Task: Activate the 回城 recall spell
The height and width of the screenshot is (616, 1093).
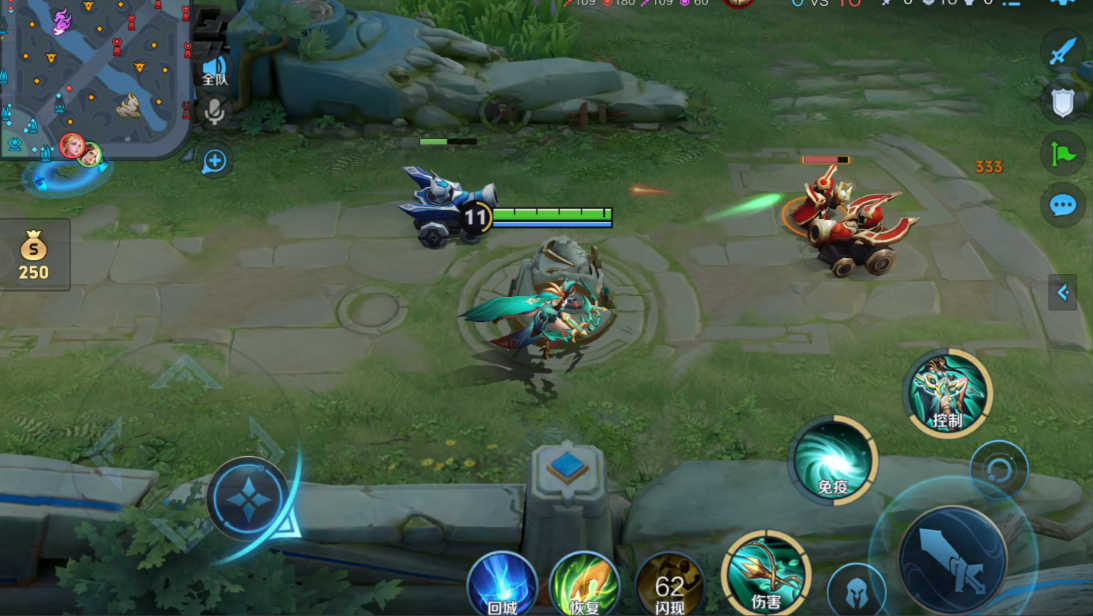Action: coord(502,584)
